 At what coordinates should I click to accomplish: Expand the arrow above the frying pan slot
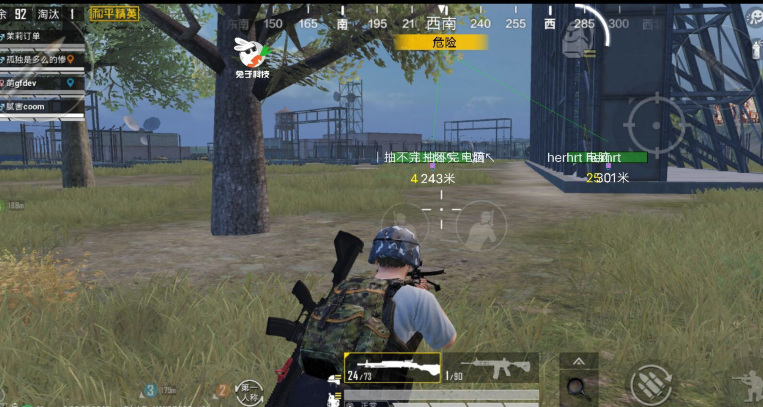(x=578, y=361)
